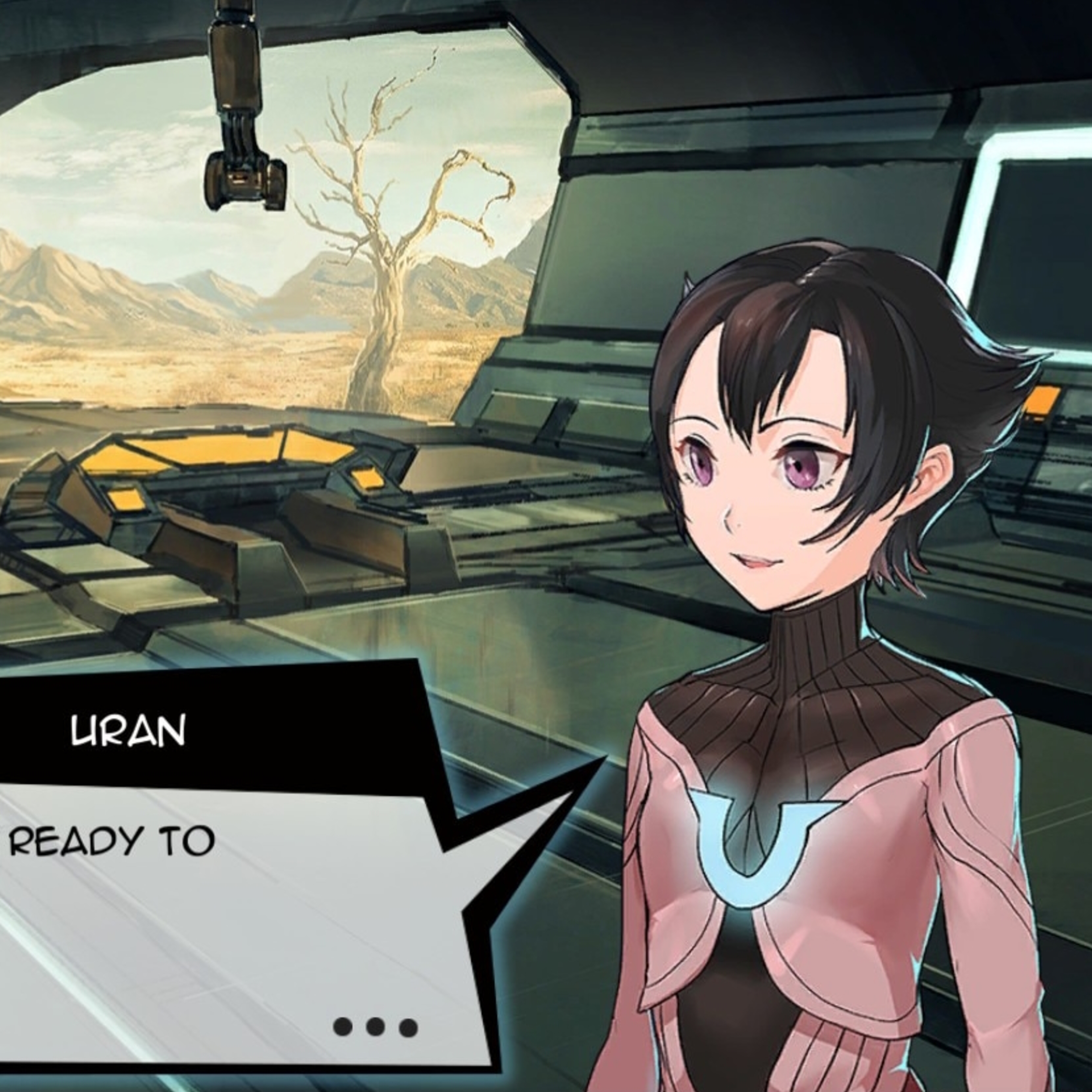
Task: Advance the dialogue via three-dots indicator
Action: click(x=375, y=1026)
